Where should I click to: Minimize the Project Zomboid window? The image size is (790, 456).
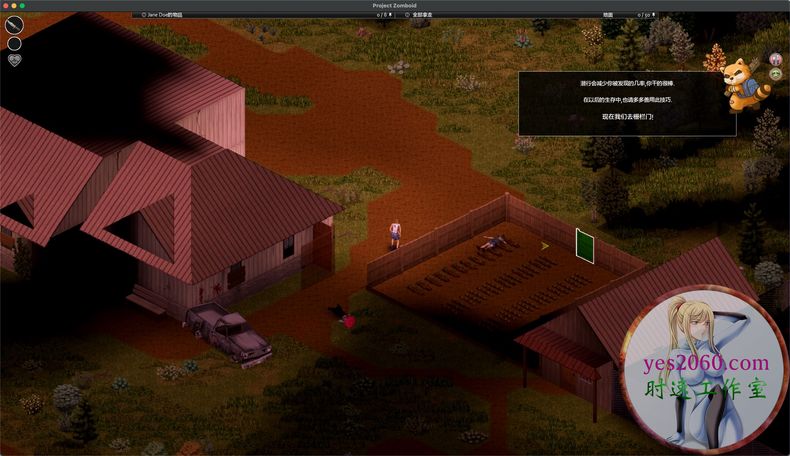click(x=14, y=6)
